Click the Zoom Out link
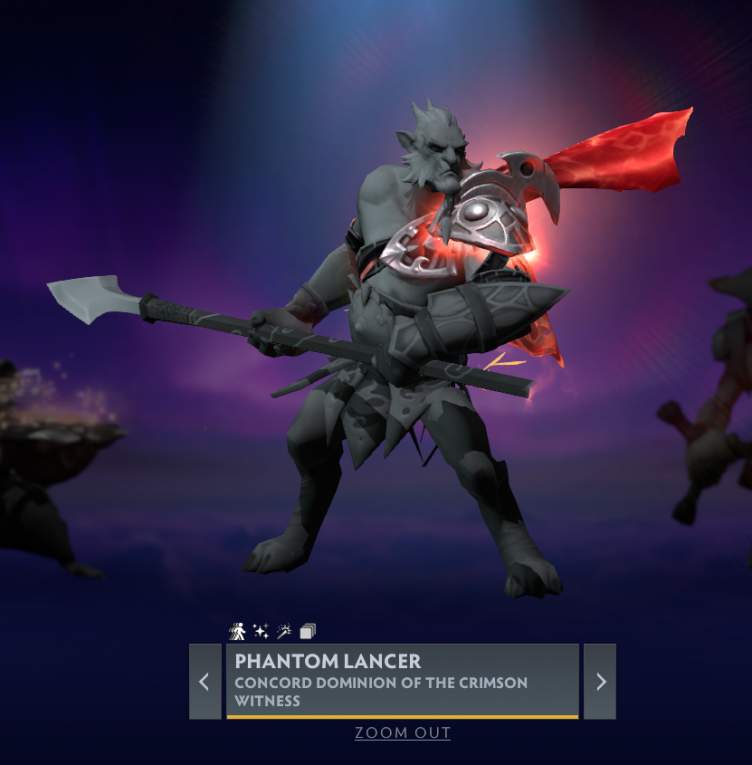Image resolution: width=752 pixels, height=765 pixels. click(x=402, y=733)
